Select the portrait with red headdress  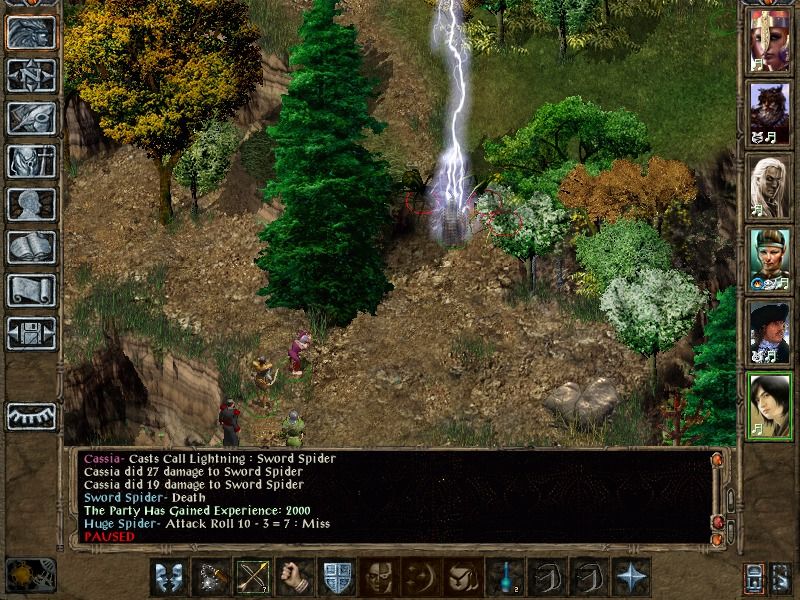769,40
